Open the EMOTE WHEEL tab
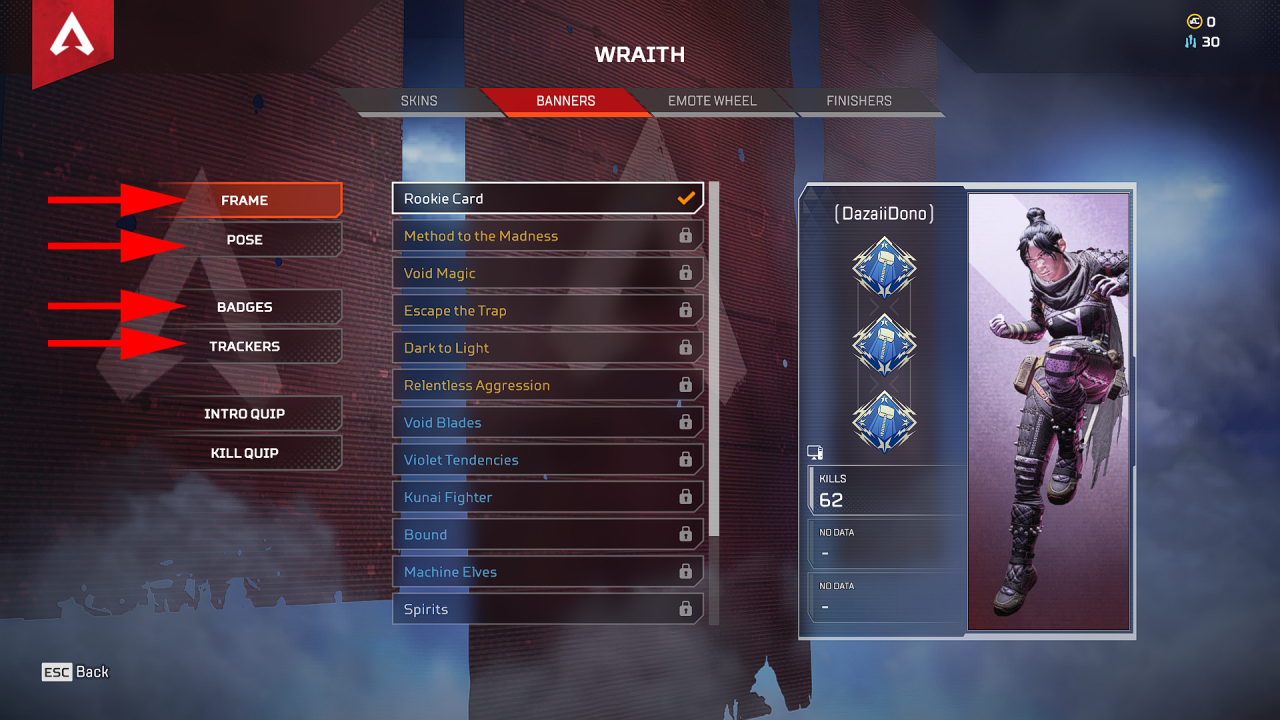The height and width of the screenshot is (720, 1280). [x=712, y=100]
